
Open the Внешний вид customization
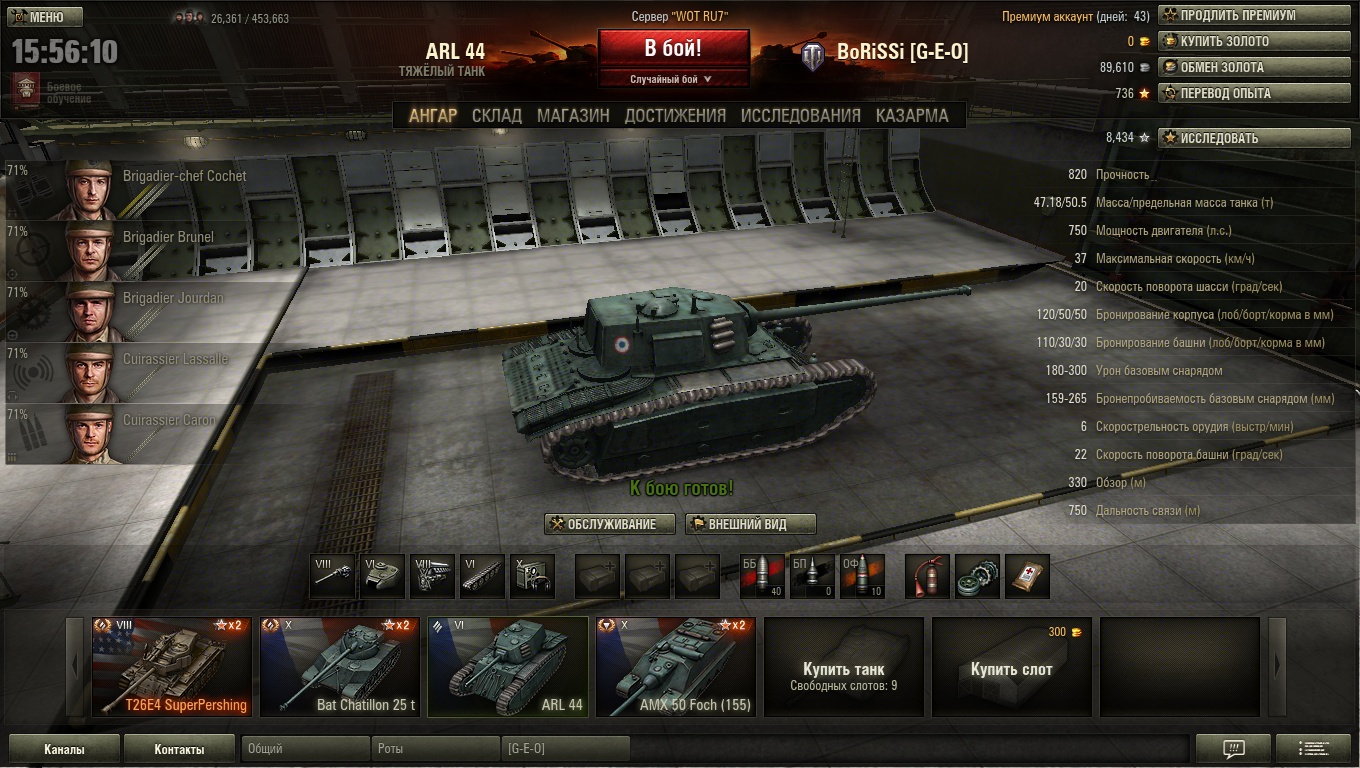pyautogui.click(x=750, y=525)
